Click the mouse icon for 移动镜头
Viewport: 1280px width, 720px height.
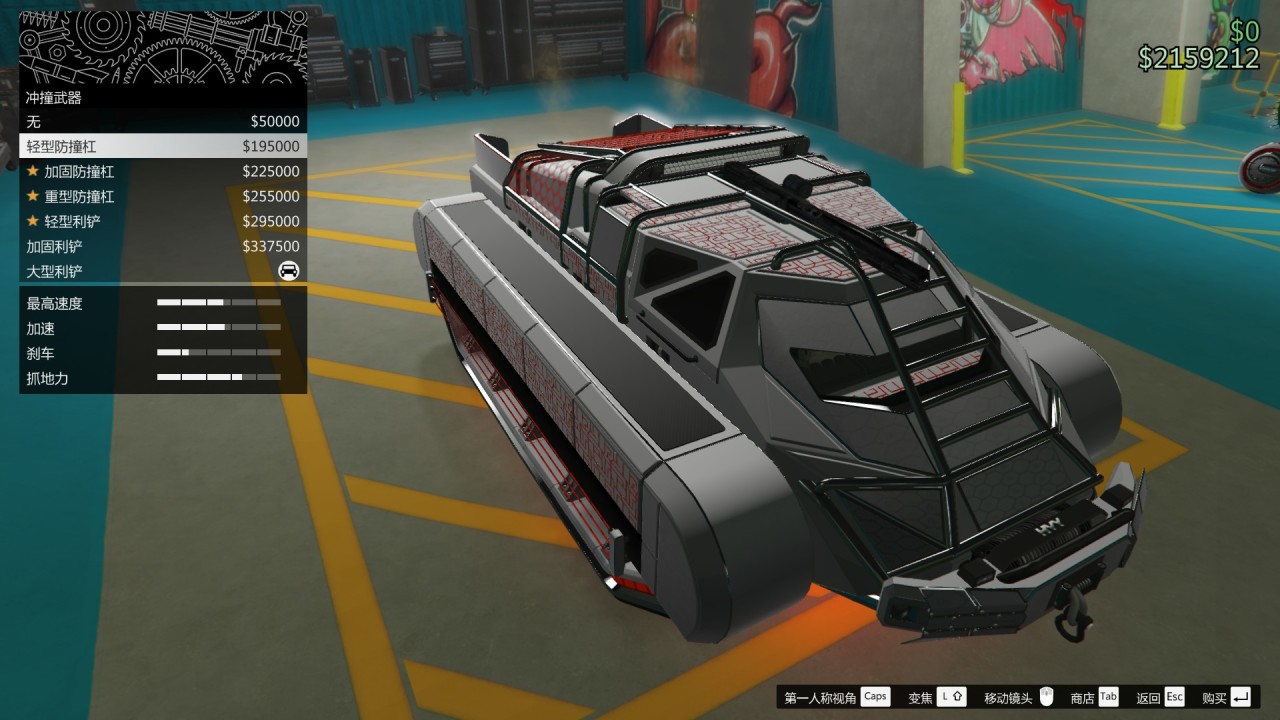(x=1043, y=696)
